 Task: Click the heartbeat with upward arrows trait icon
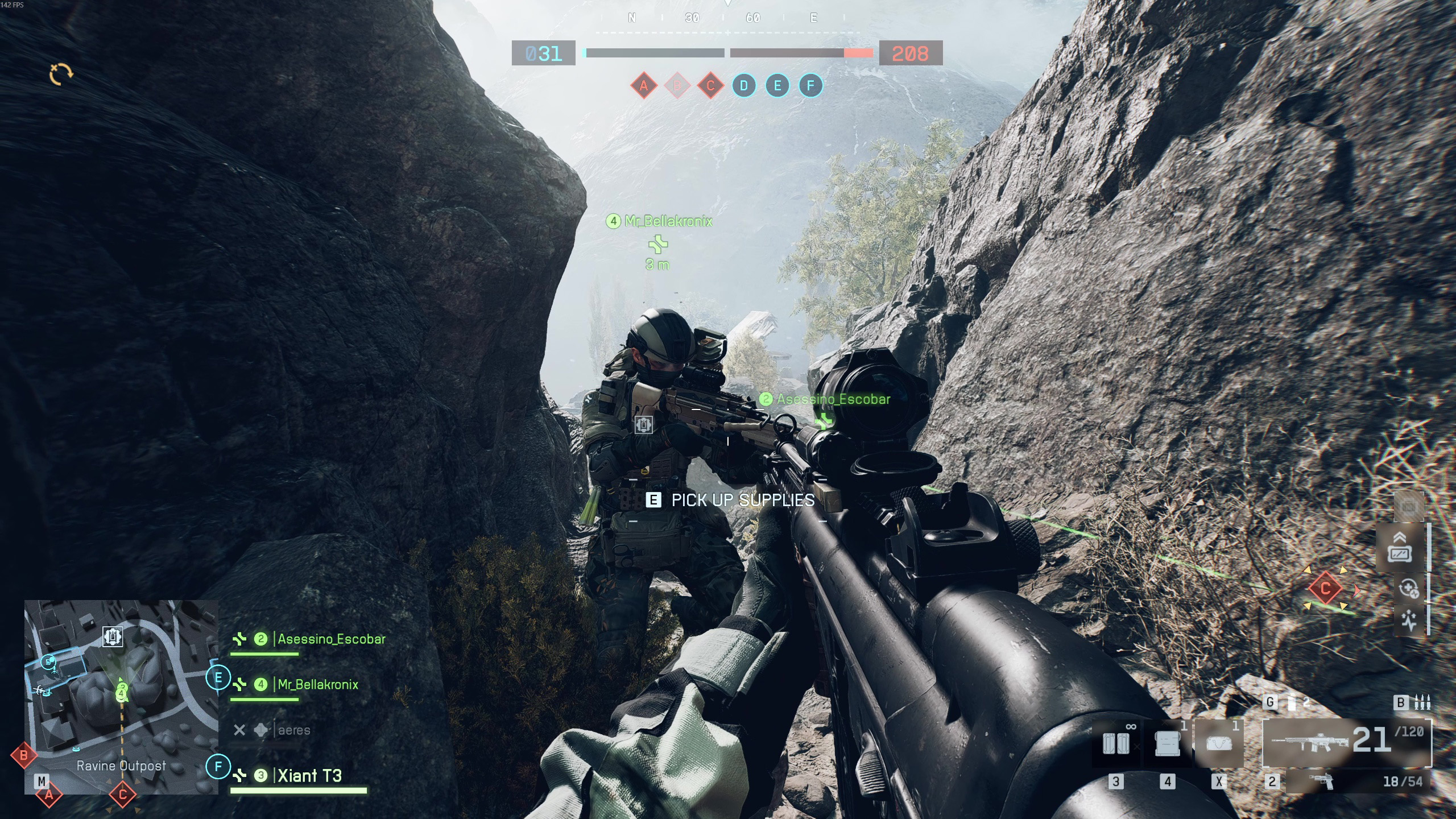click(1409, 619)
